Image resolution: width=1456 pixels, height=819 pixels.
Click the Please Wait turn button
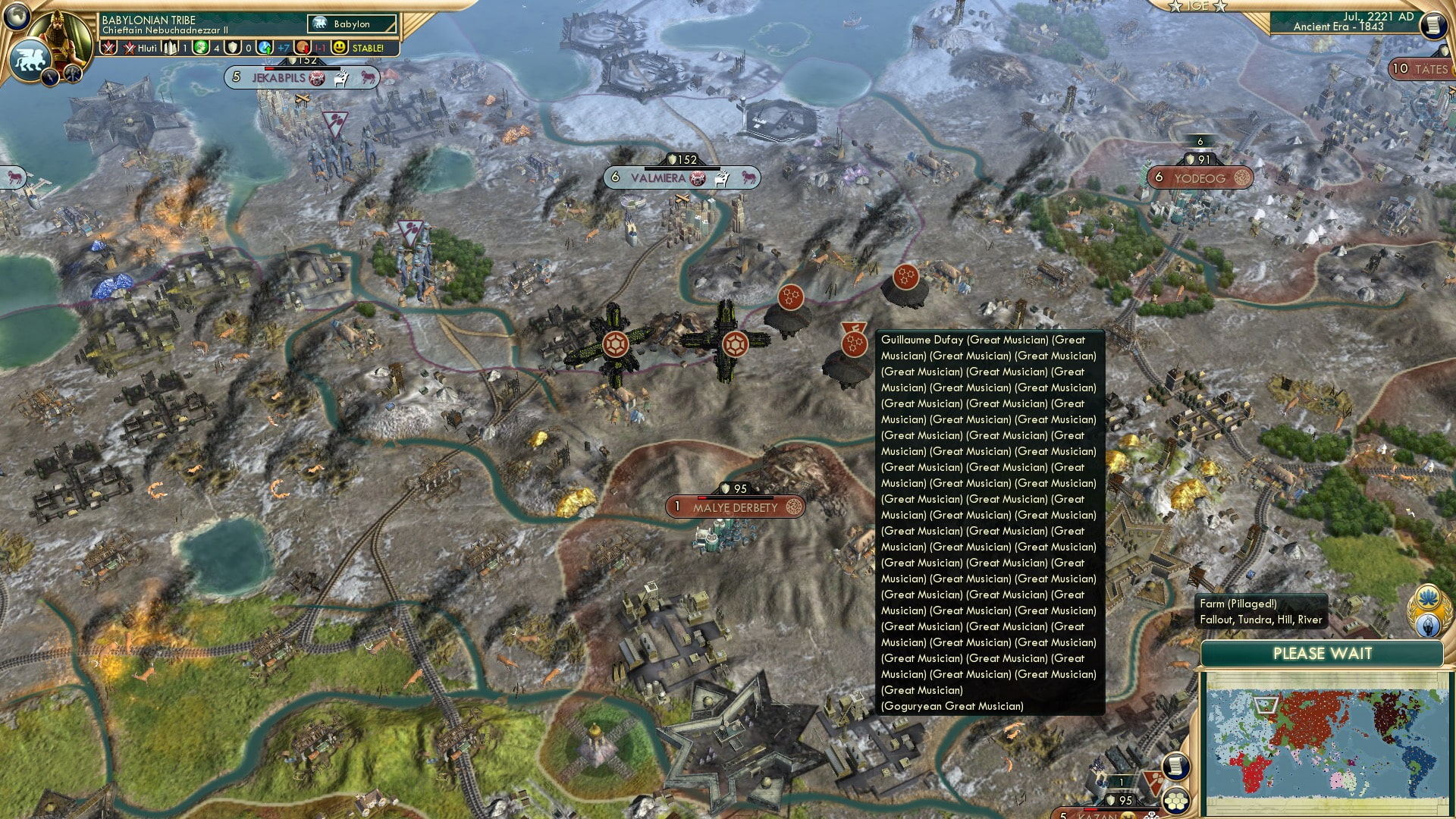[x=1322, y=654]
